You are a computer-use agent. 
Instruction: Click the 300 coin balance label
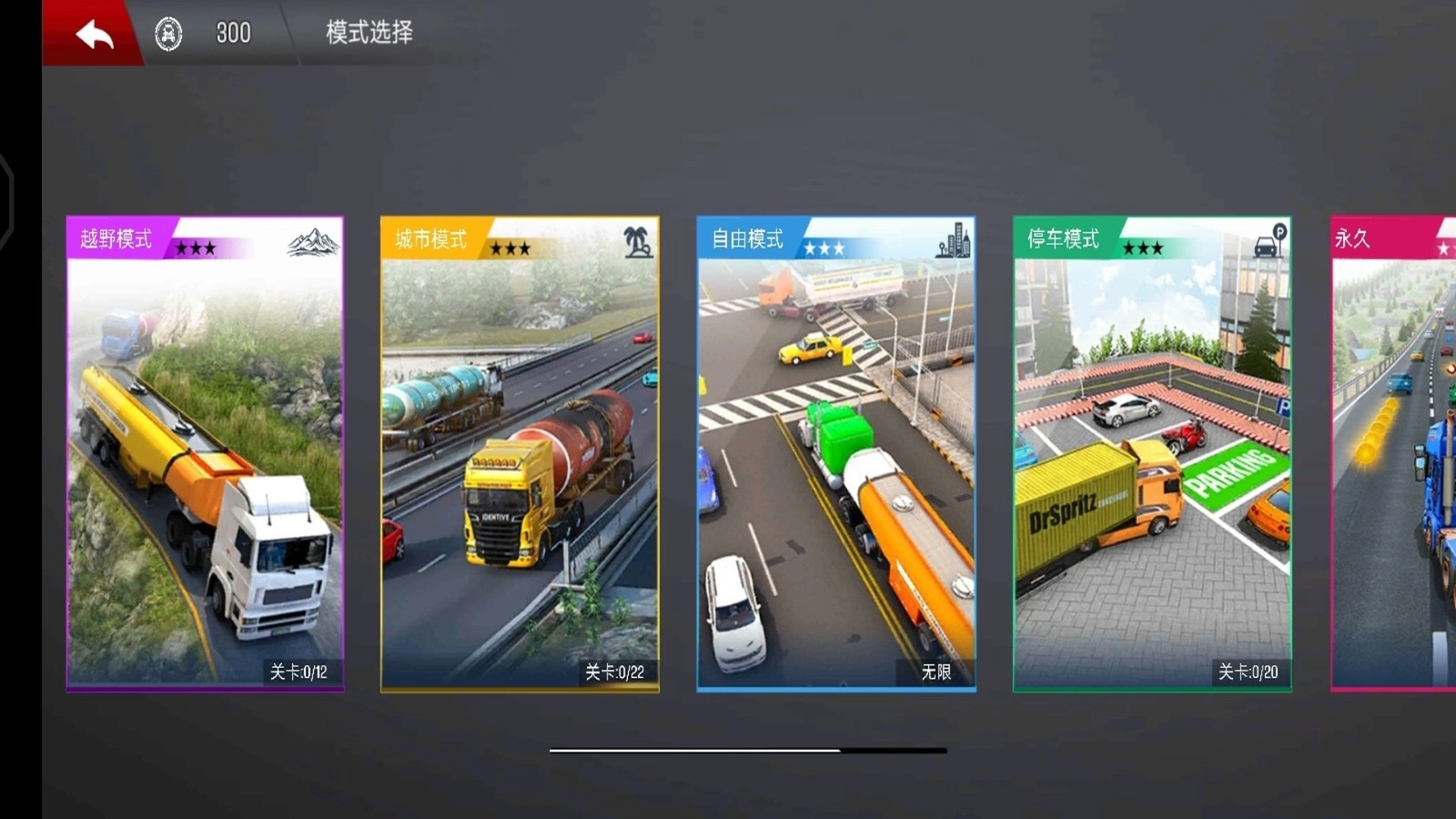tap(233, 34)
